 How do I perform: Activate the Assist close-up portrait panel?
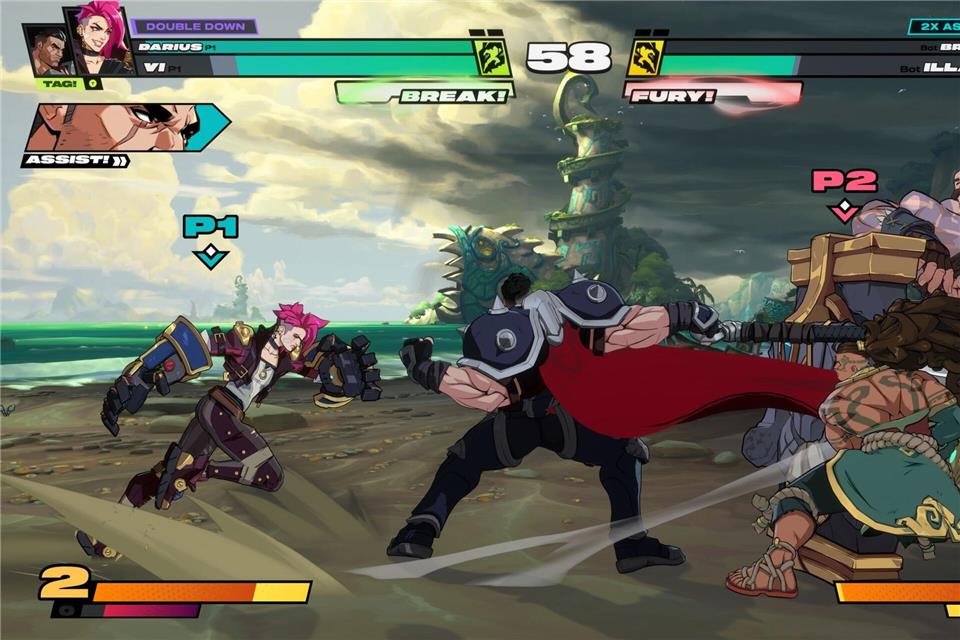click(x=125, y=128)
